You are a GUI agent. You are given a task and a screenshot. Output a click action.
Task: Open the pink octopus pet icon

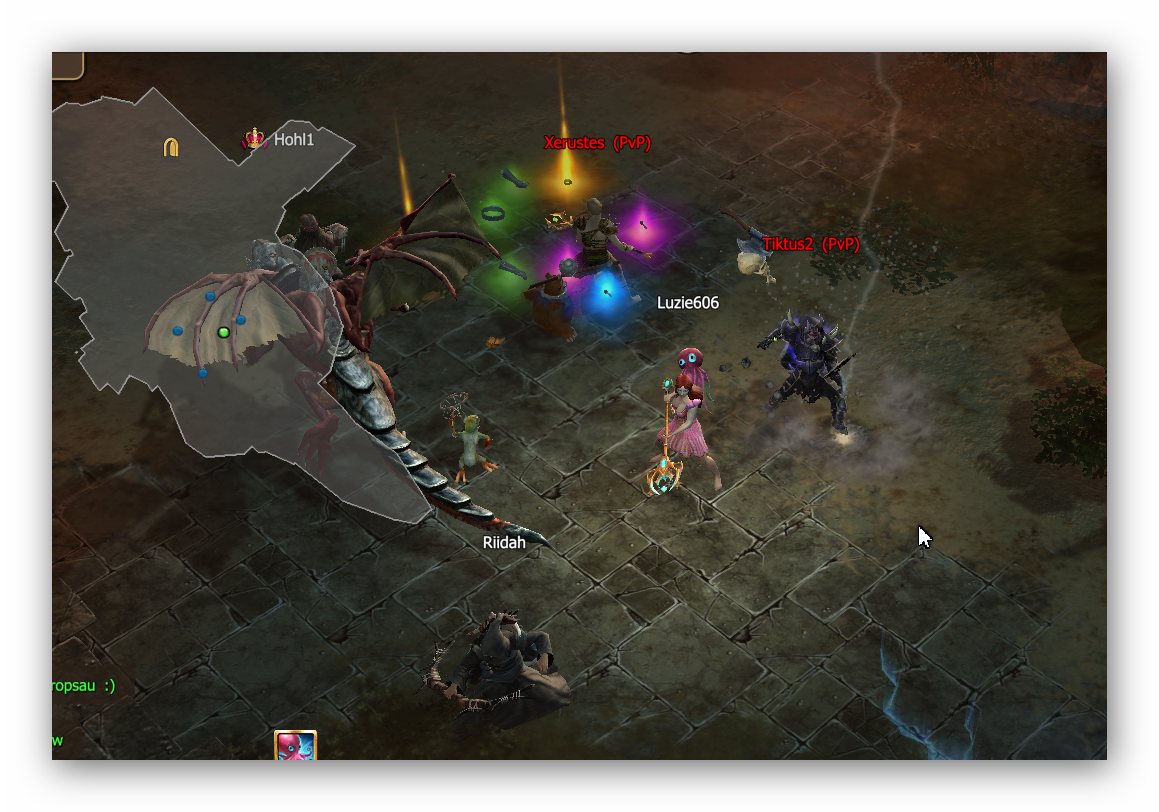[x=295, y=746]
